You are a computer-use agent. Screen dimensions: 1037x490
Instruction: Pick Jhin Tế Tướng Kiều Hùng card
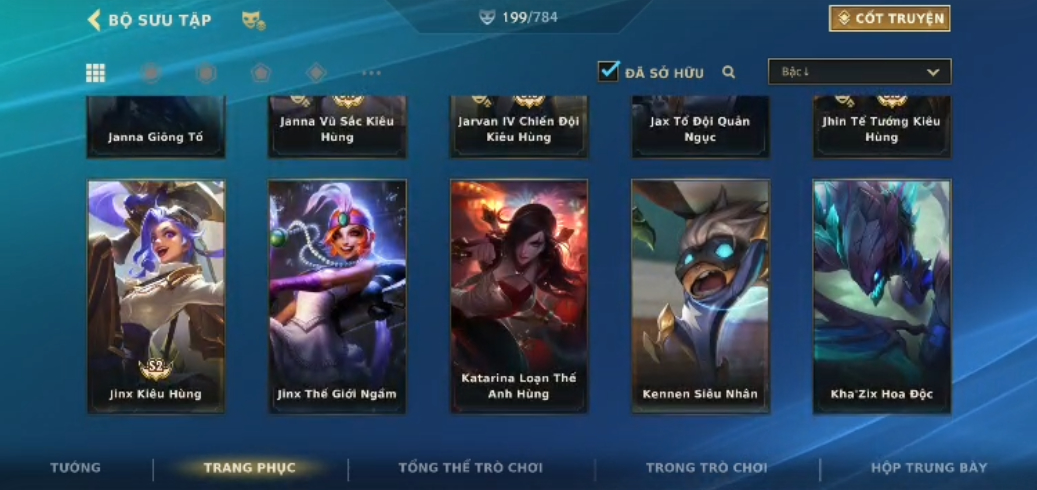[881, 128]
